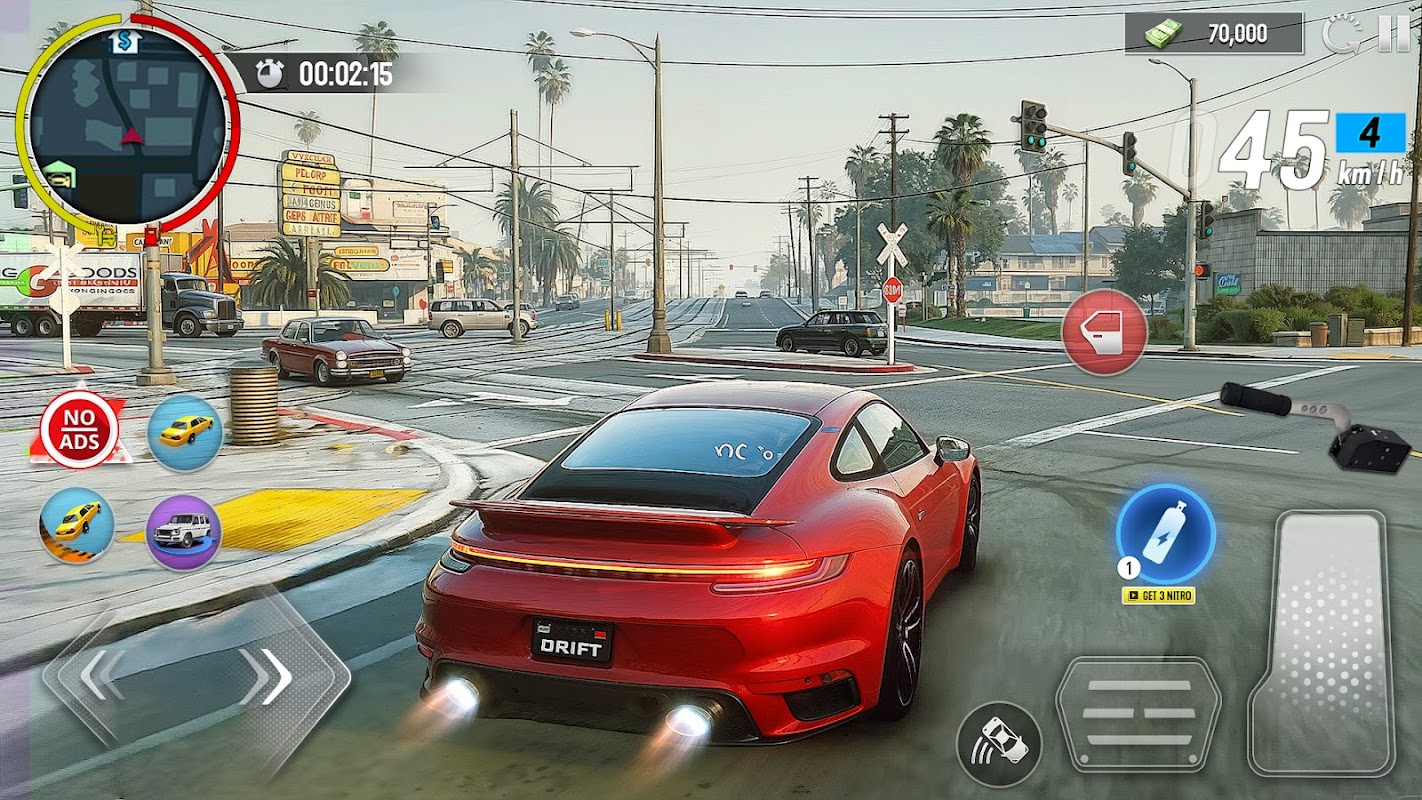The height and width of the screenshot is (800, 1422).
Task: Open the 70,000 cash balance
Action: tap(1214, 34)
